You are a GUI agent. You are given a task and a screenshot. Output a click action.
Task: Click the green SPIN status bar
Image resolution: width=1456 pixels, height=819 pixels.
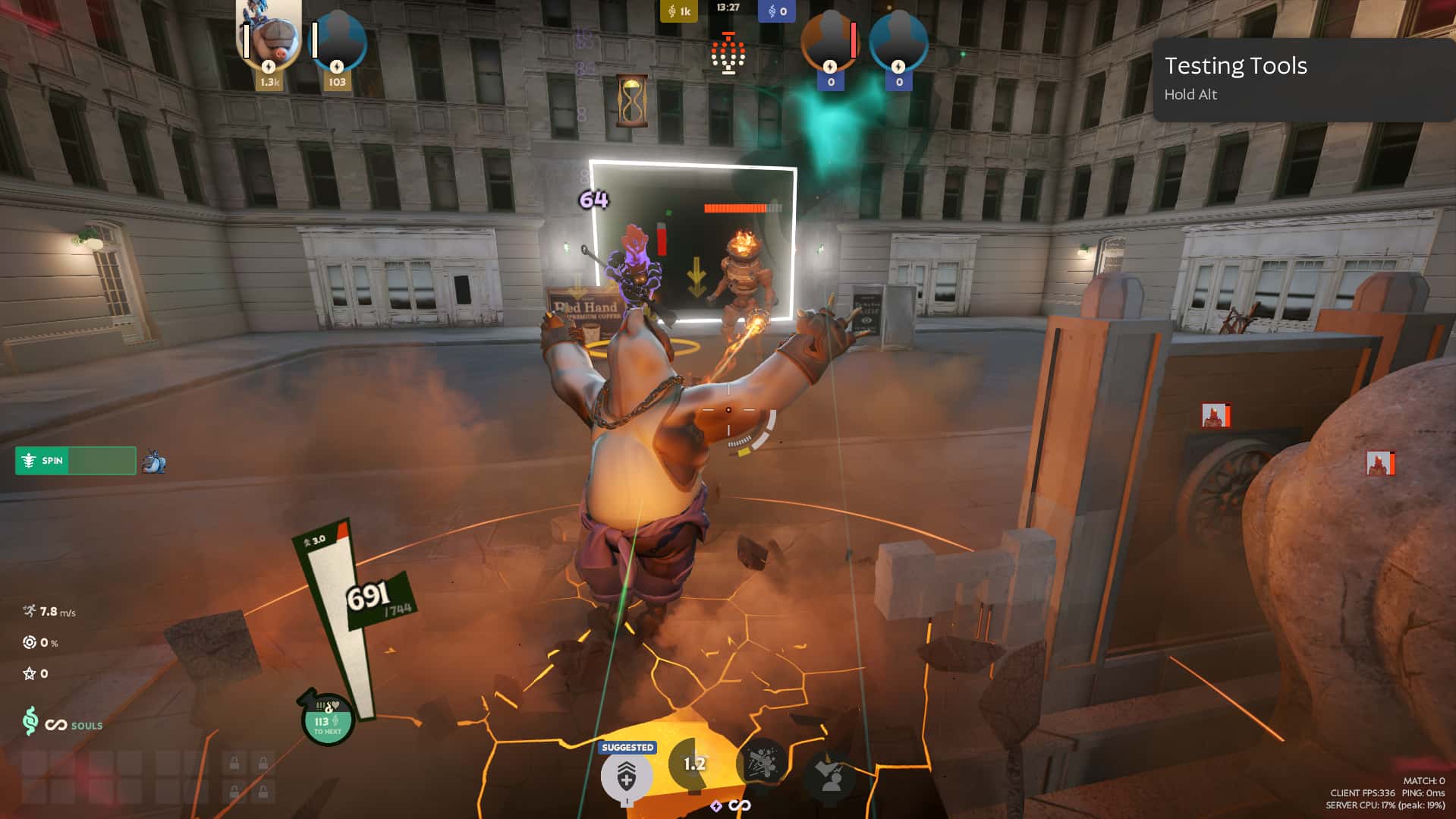tap(76, 461)
